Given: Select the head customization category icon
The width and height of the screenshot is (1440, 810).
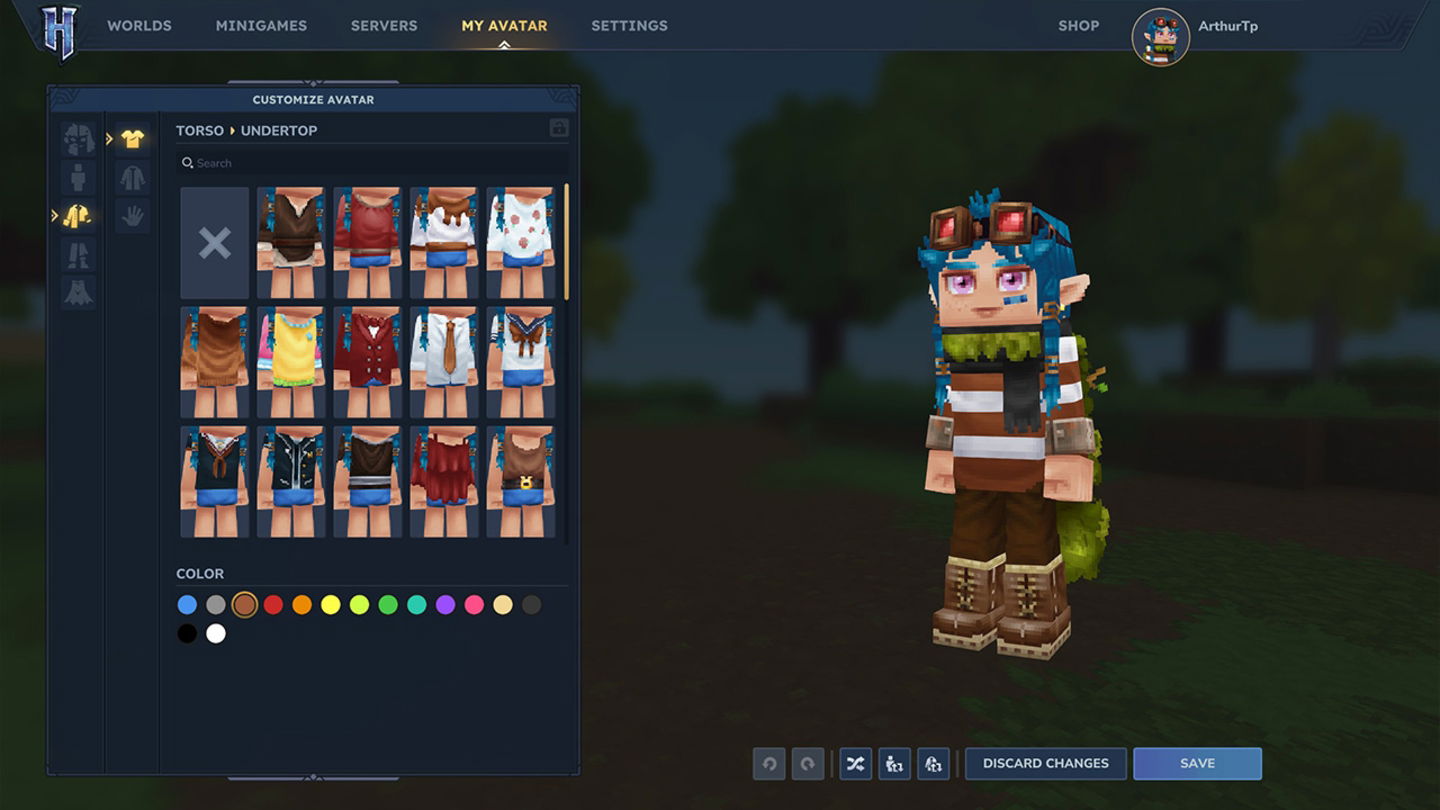Looking at the screenshot, I should pyautogui.click(x=78, y=139).
